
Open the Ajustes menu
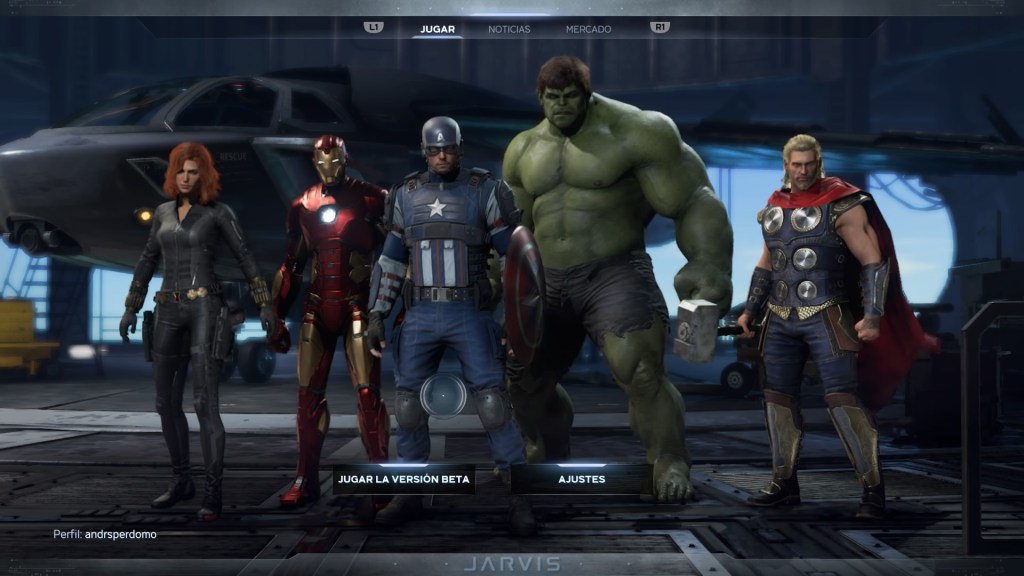[x=581, y=479]
